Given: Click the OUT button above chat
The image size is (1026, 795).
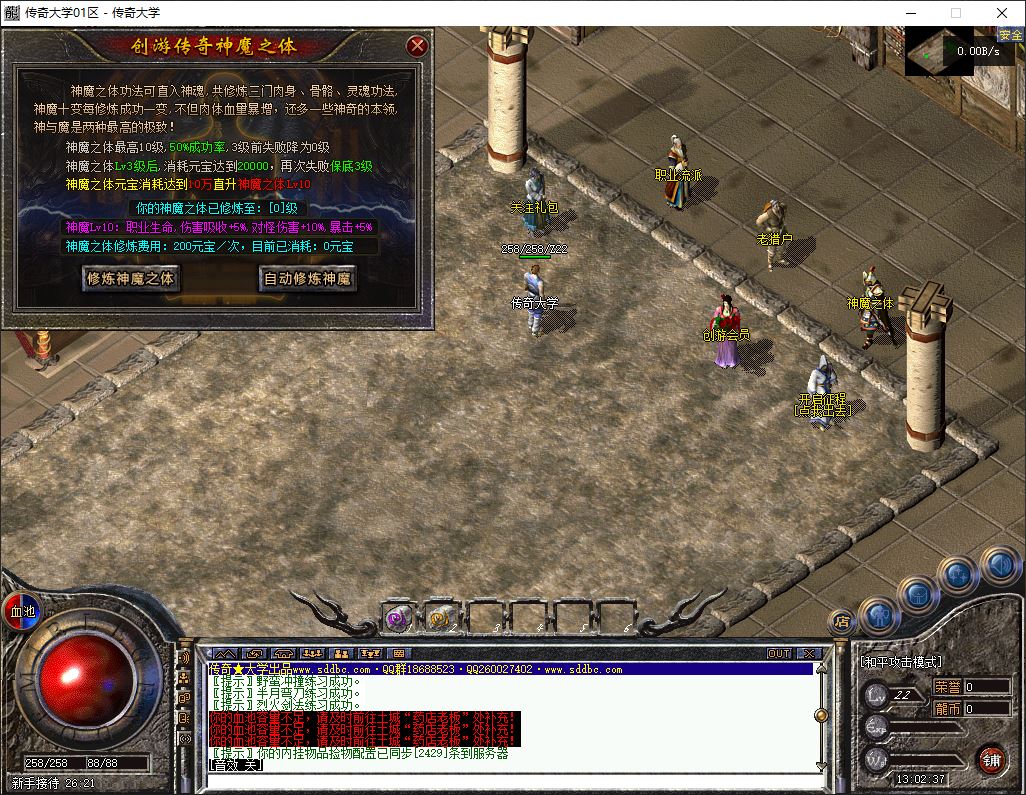Looking at the screenshot, I should (x=779, y=653).
